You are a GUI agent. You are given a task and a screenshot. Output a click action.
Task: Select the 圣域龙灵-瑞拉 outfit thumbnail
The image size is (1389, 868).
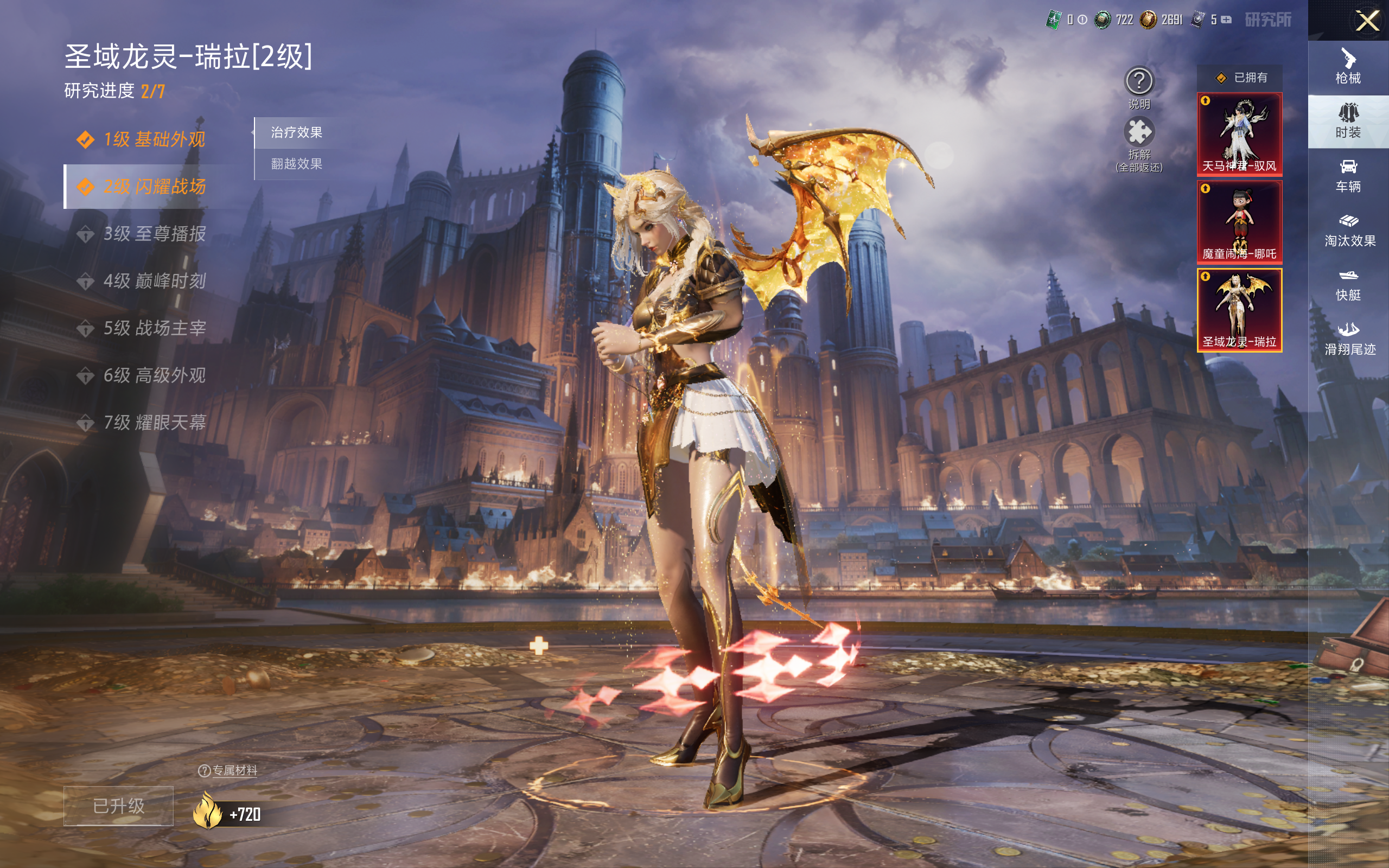coord(1239,309)
